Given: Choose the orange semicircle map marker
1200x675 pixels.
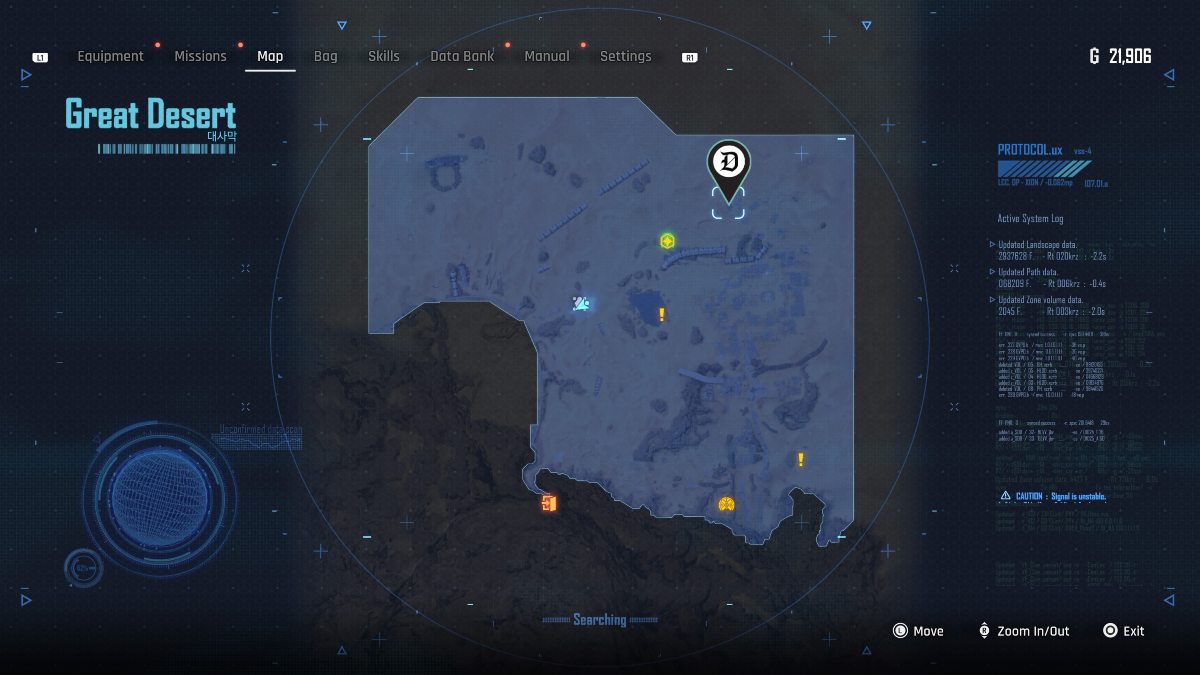Looking at the screenshot, I should point(727,505).
